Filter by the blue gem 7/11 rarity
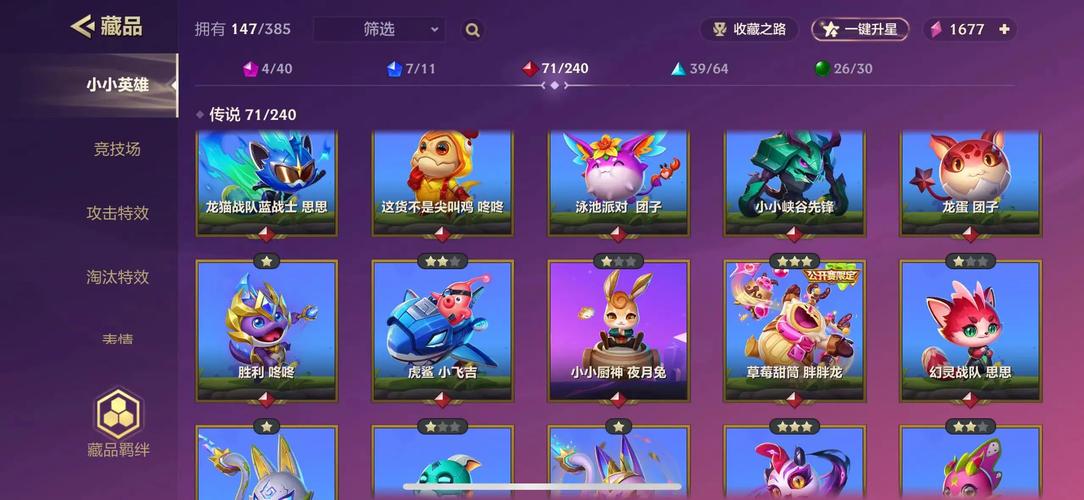This screenshot has height=500, width=1084. [411, 69]
